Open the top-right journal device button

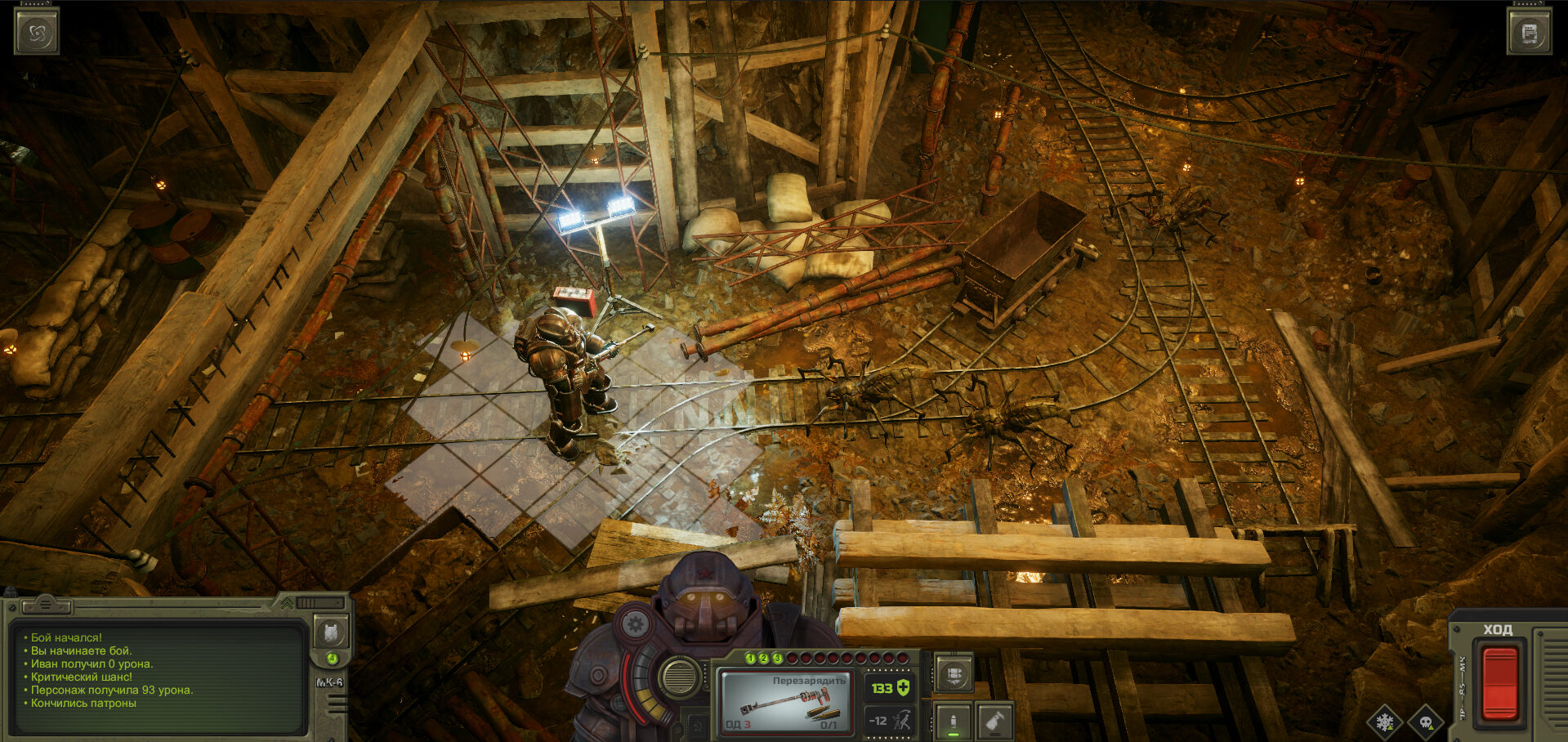pyautogui.click(x=1530, y=33)
